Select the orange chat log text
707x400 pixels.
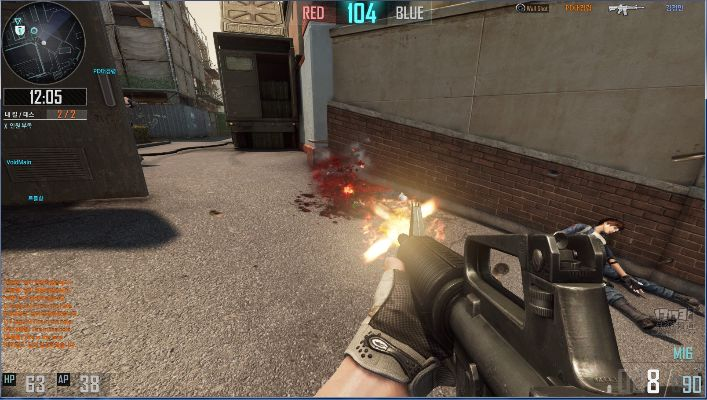pyautogui.click(x=37, y=315)
